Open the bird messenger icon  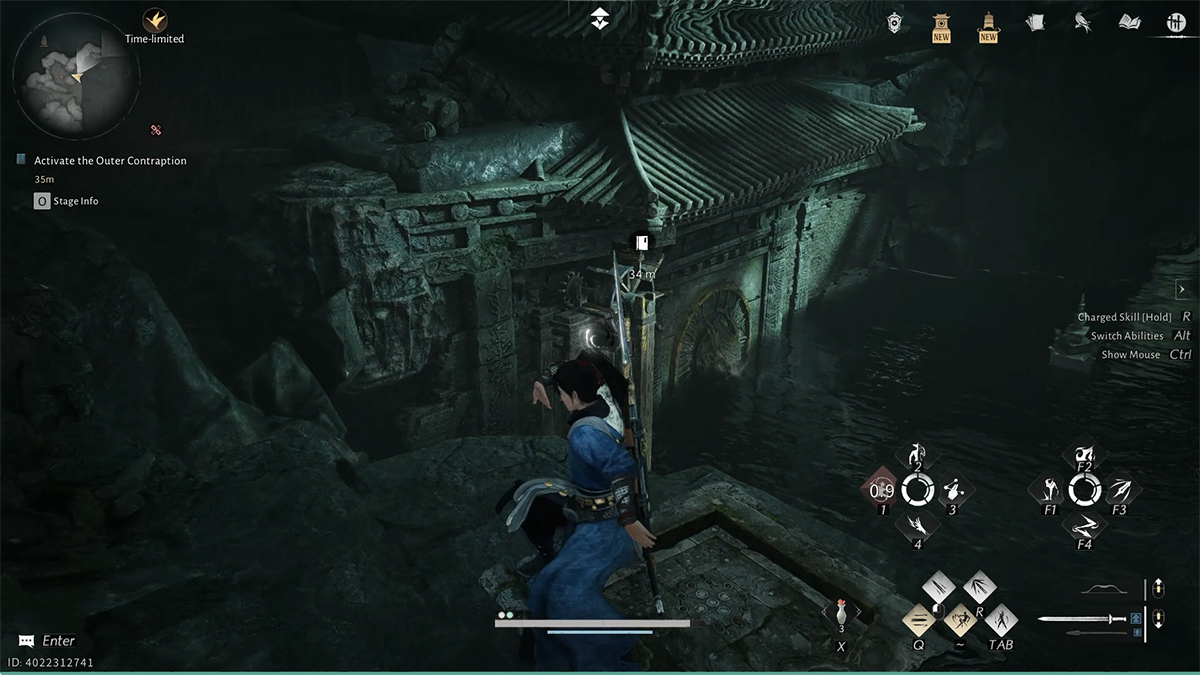[1081, 22]
